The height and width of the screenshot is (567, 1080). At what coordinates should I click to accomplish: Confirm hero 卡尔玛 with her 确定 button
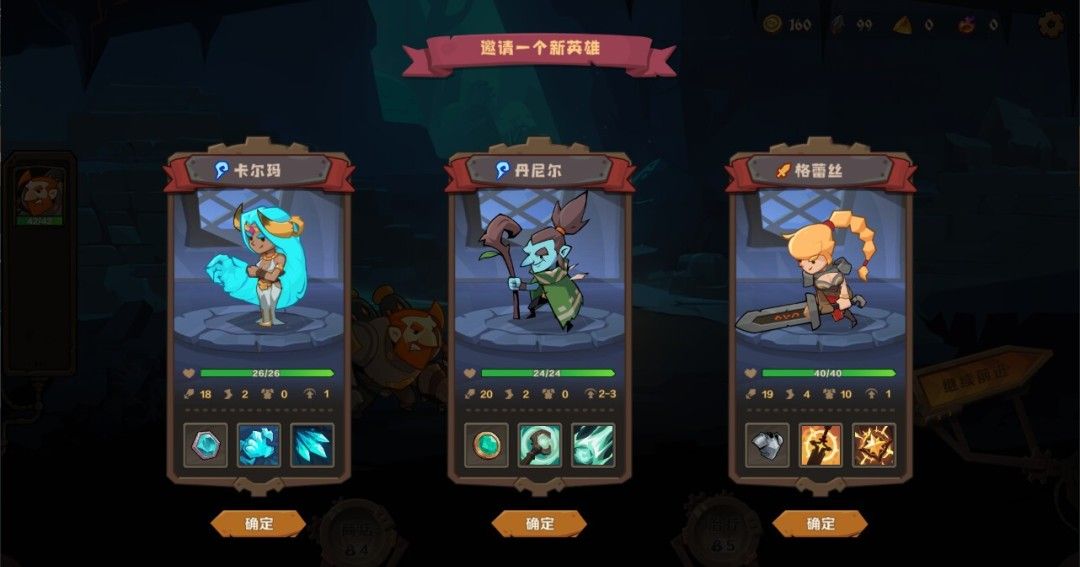click(258, 523)
